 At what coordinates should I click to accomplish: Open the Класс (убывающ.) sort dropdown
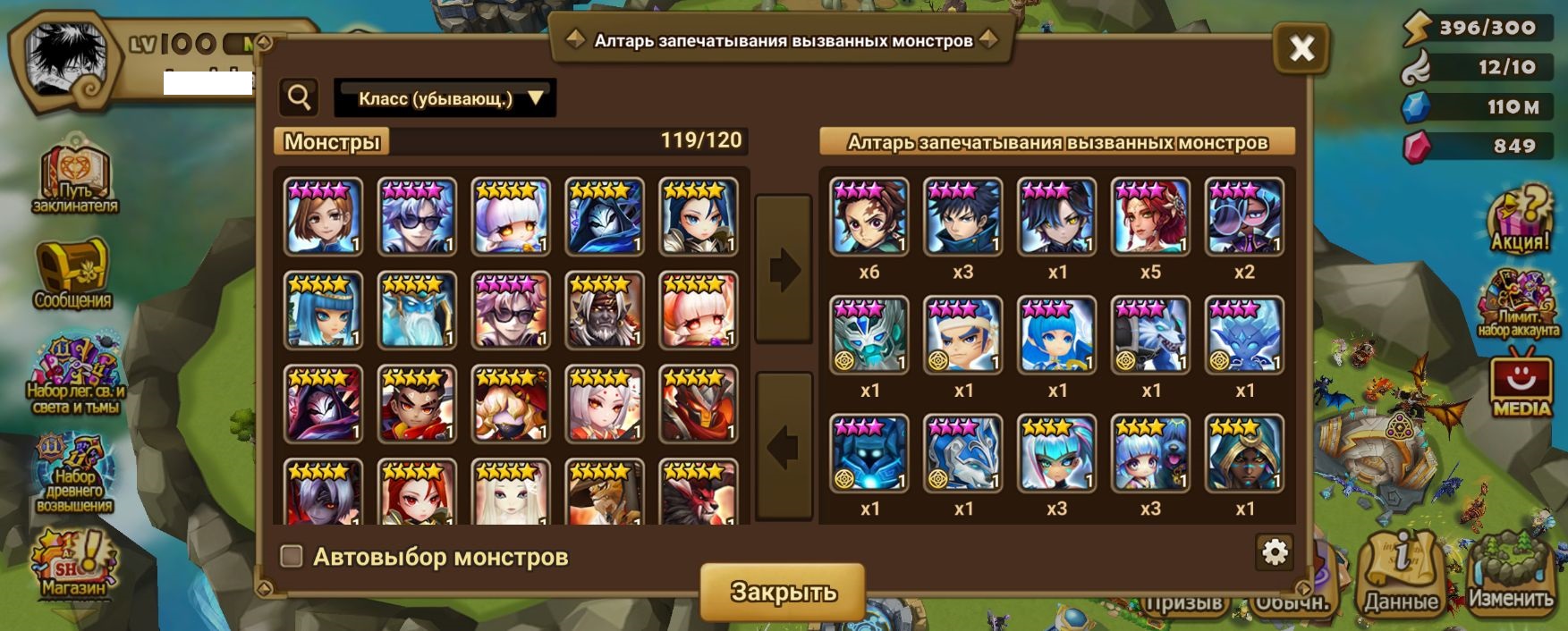tap(445, 98)
